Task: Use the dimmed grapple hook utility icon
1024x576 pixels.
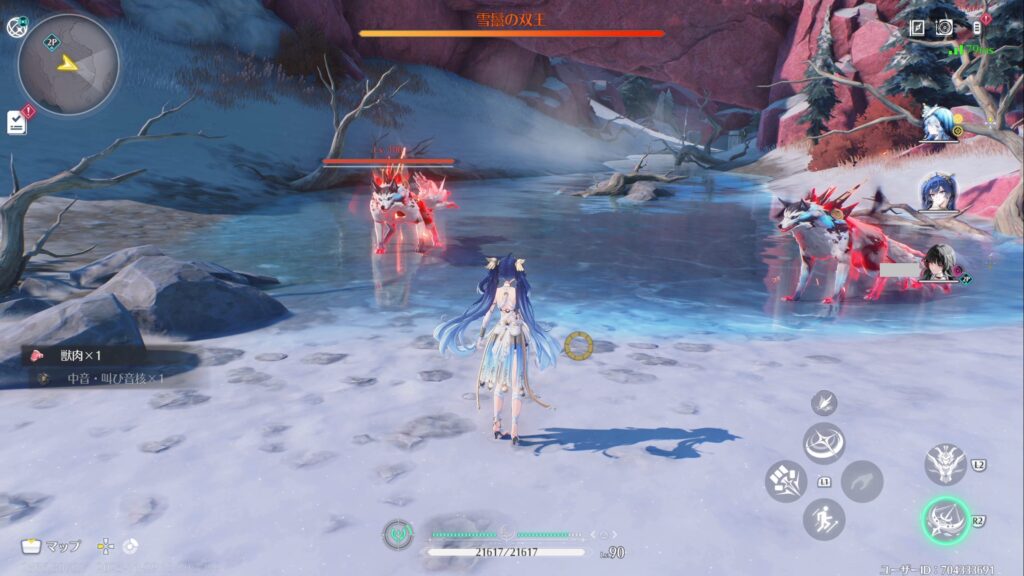Action: [x=862, y=481]
